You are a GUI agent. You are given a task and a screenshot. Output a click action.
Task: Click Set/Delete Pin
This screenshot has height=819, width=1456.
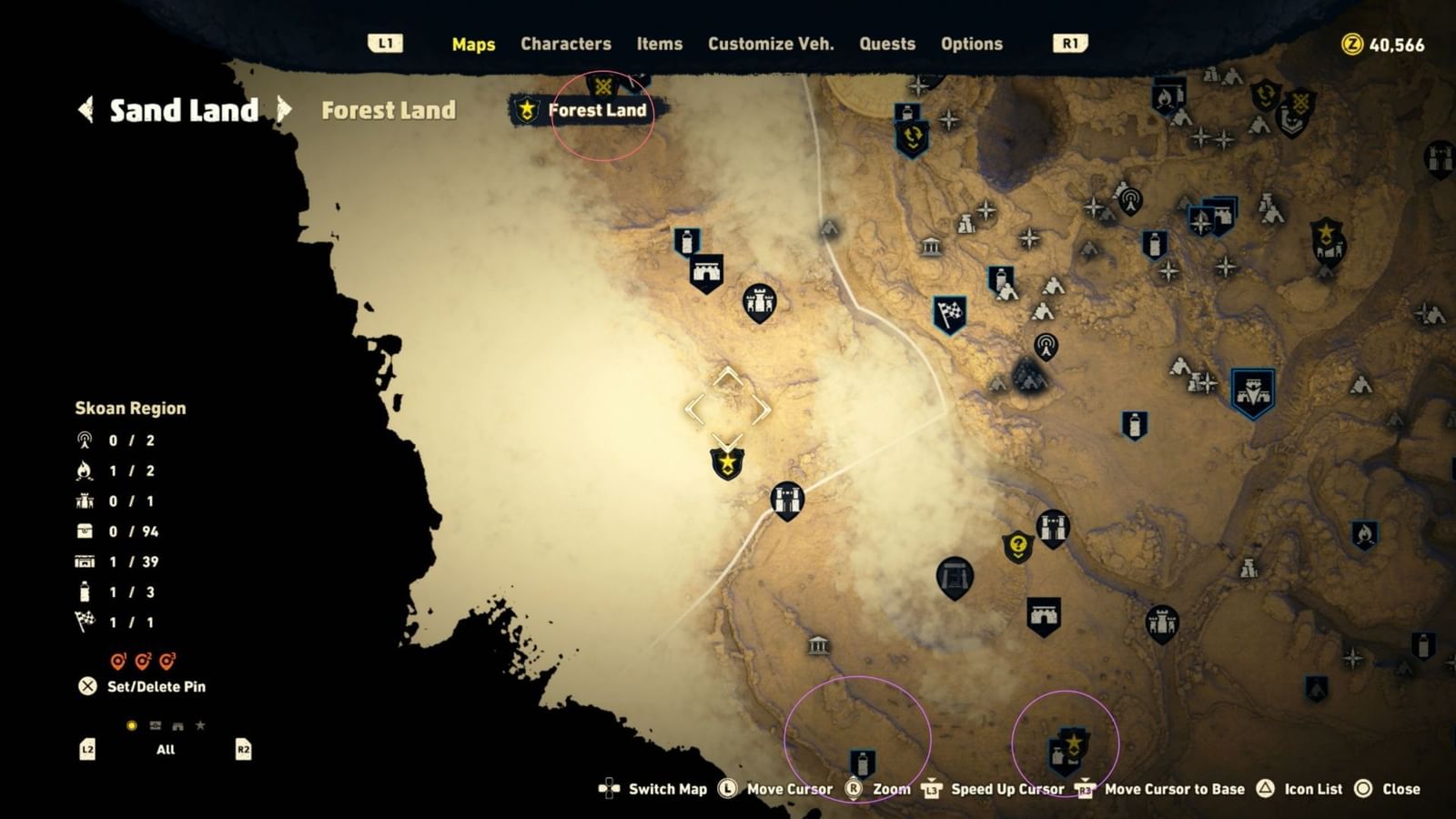point(146,686)
